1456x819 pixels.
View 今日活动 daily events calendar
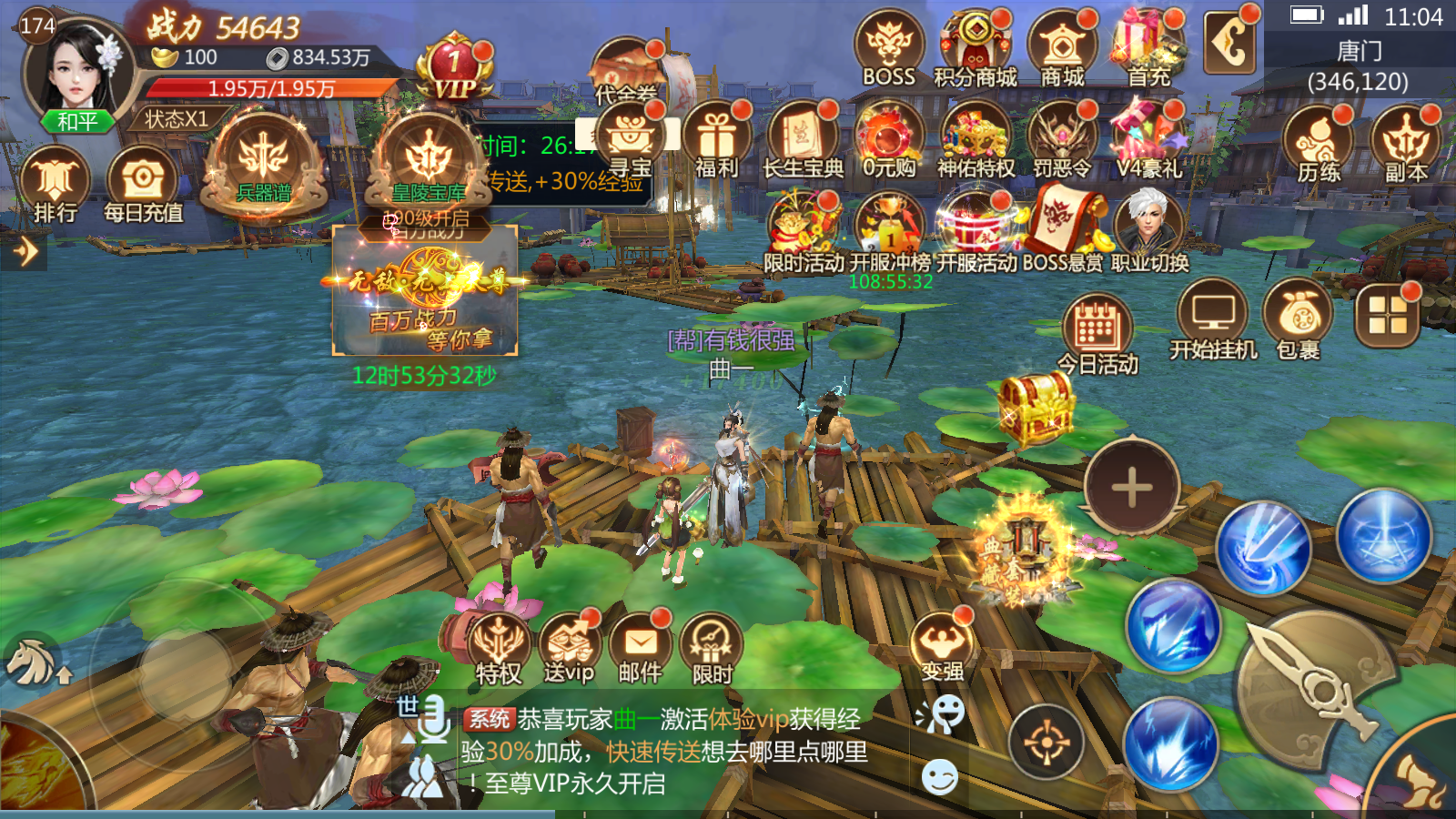tap(1097, 328)
